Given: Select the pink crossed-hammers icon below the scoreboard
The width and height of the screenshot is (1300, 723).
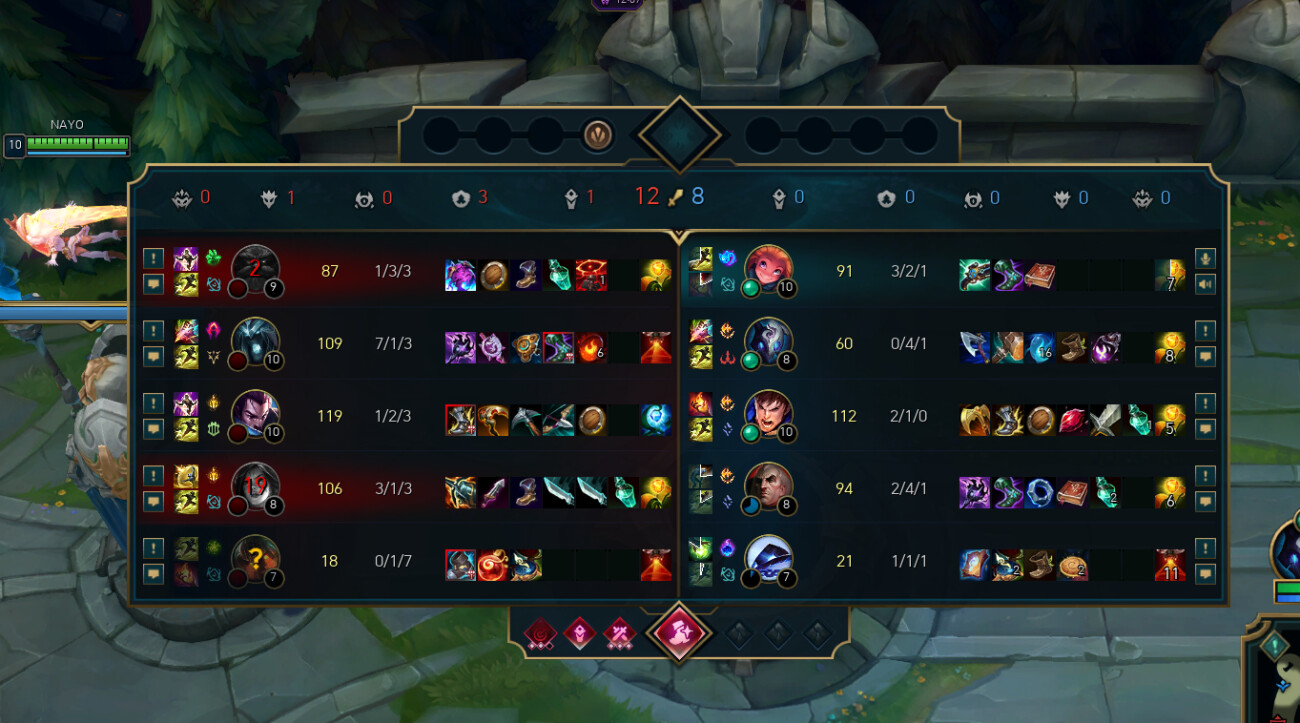Looking at the screenshot, I should tap(620, 633).
